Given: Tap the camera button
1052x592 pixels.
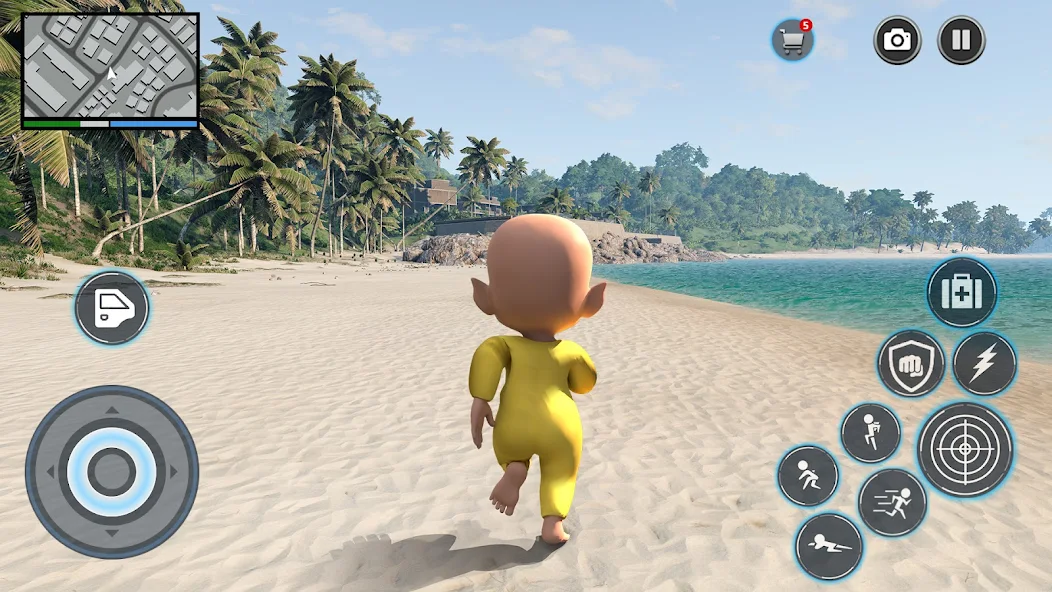Looking at the screenshot, I should point(897,40).
